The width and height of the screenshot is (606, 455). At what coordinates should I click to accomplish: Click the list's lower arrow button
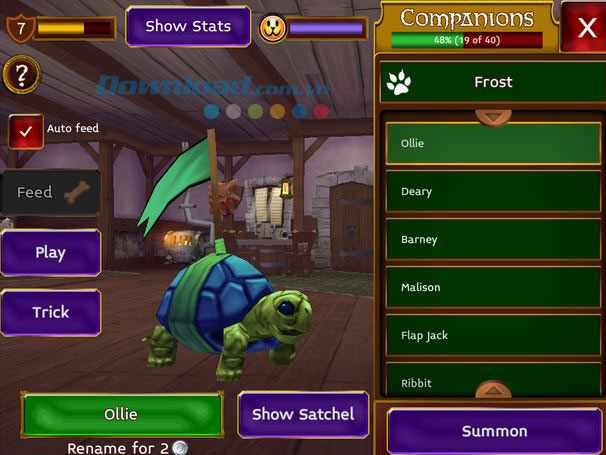point(492,391)
